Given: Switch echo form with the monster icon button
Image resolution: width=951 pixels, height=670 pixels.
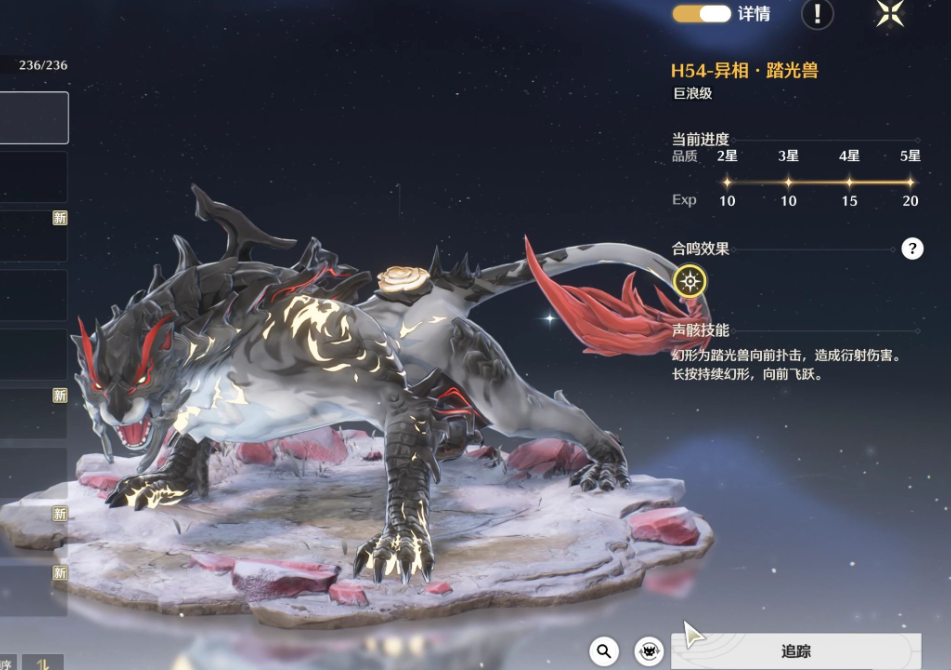Looking at the screenshot, I should click(x=649, y=652).
